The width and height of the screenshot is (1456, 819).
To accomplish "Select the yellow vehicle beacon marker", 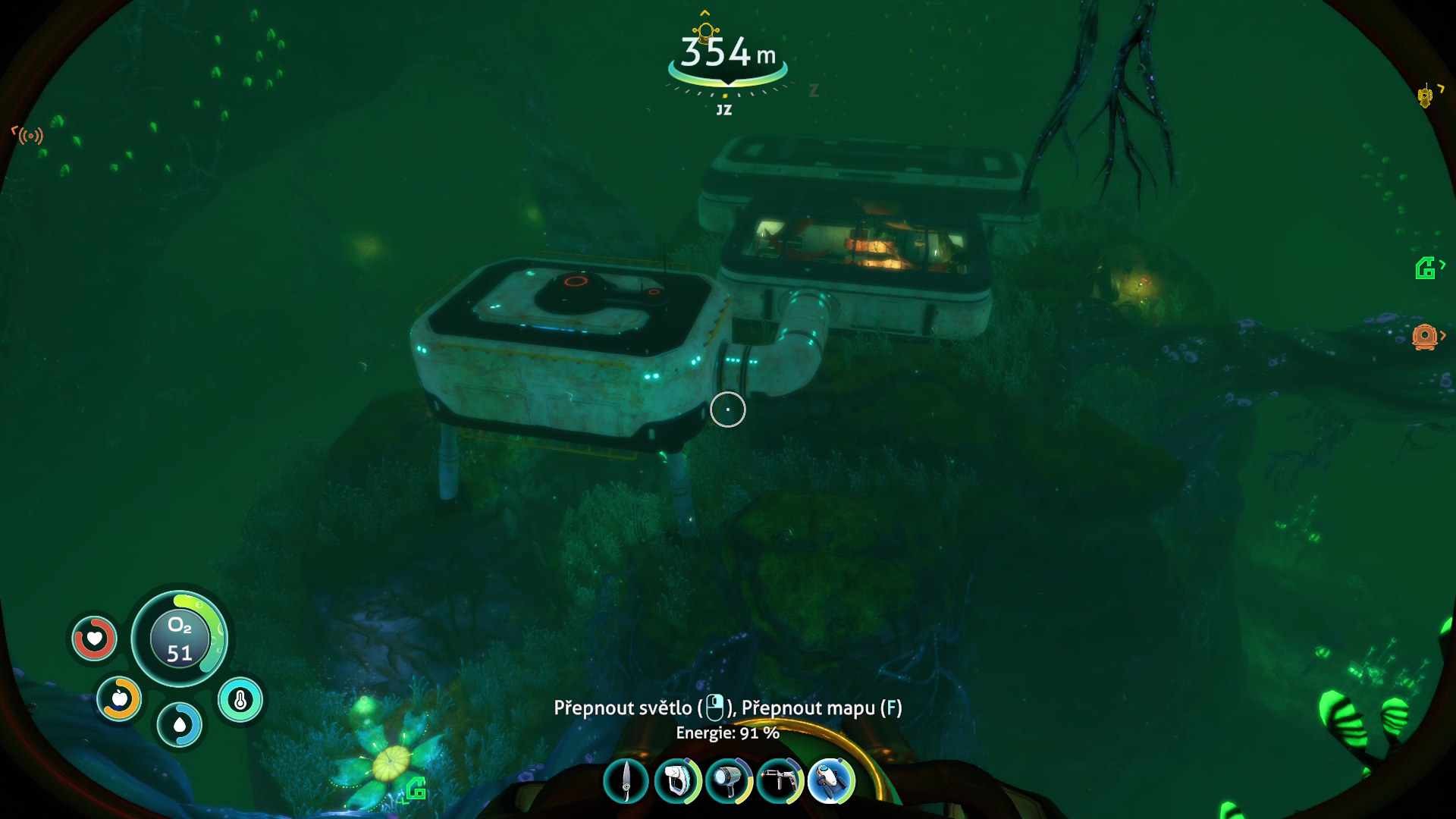I will [x=1426, y=96].
